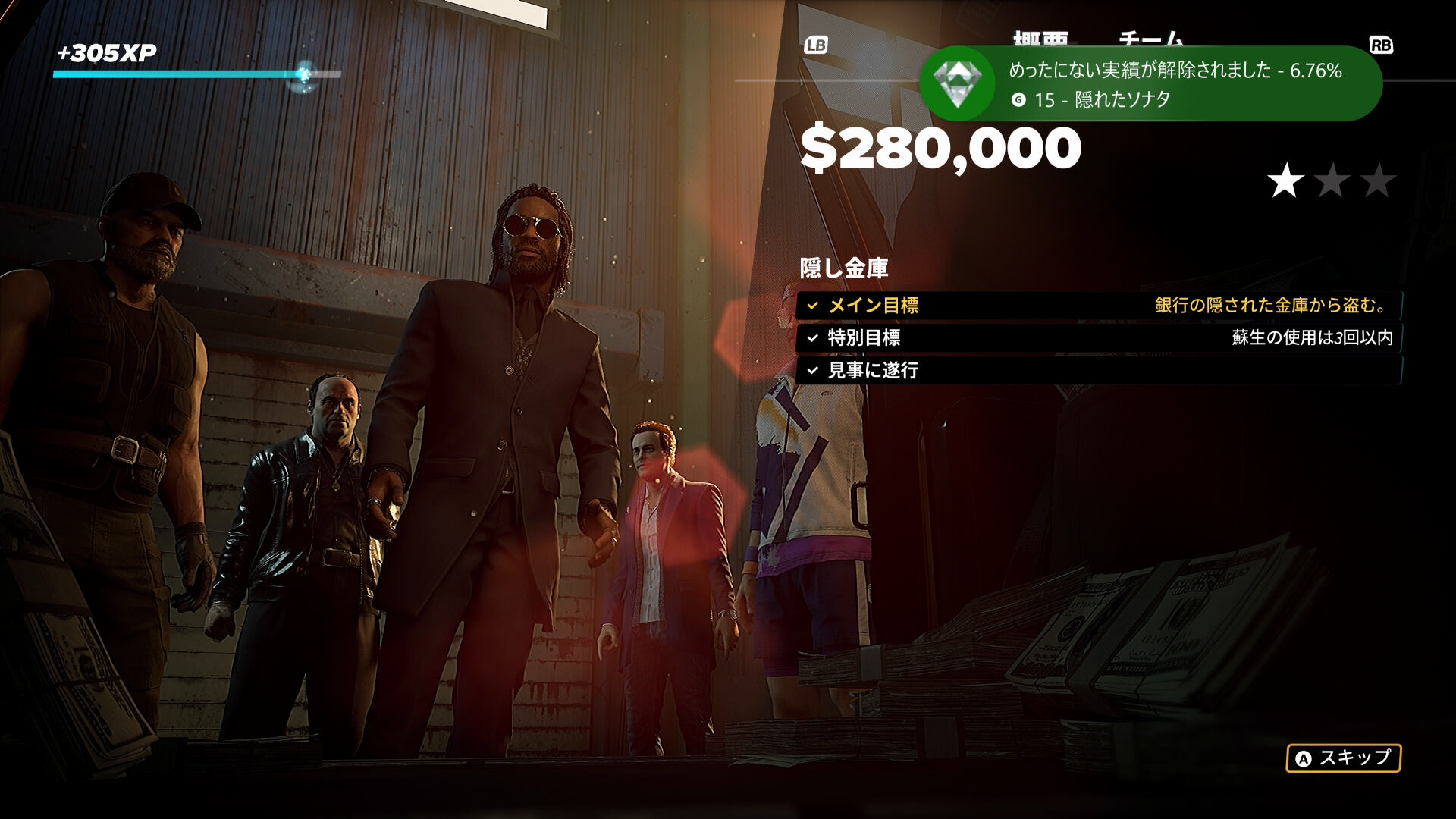This screenshot has height=819, width=1456.
Task: Open the 隠れたソナタ achievement notification
Action: [x=1150, y=83]
